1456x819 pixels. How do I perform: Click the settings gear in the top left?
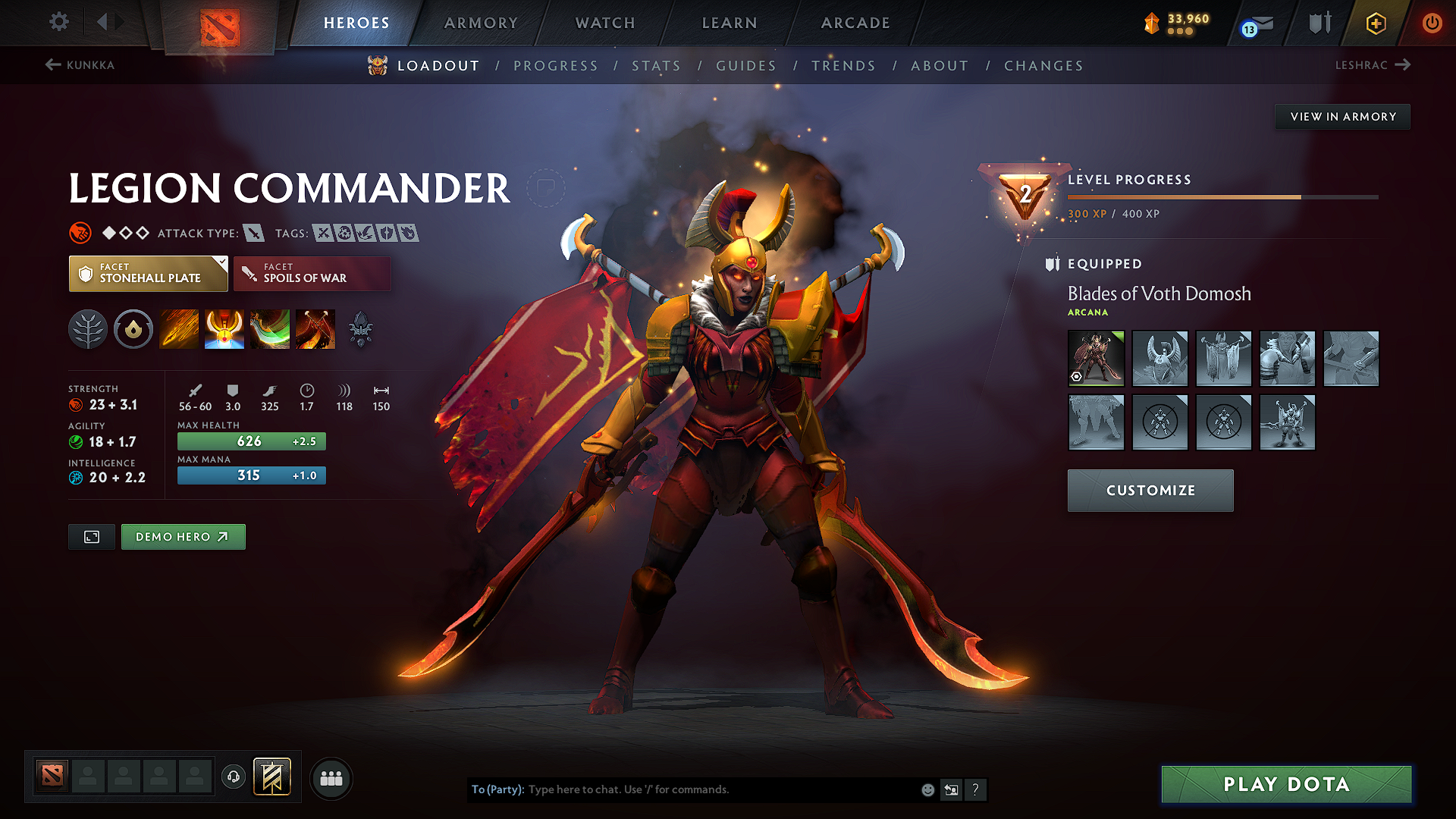(58, 22)
